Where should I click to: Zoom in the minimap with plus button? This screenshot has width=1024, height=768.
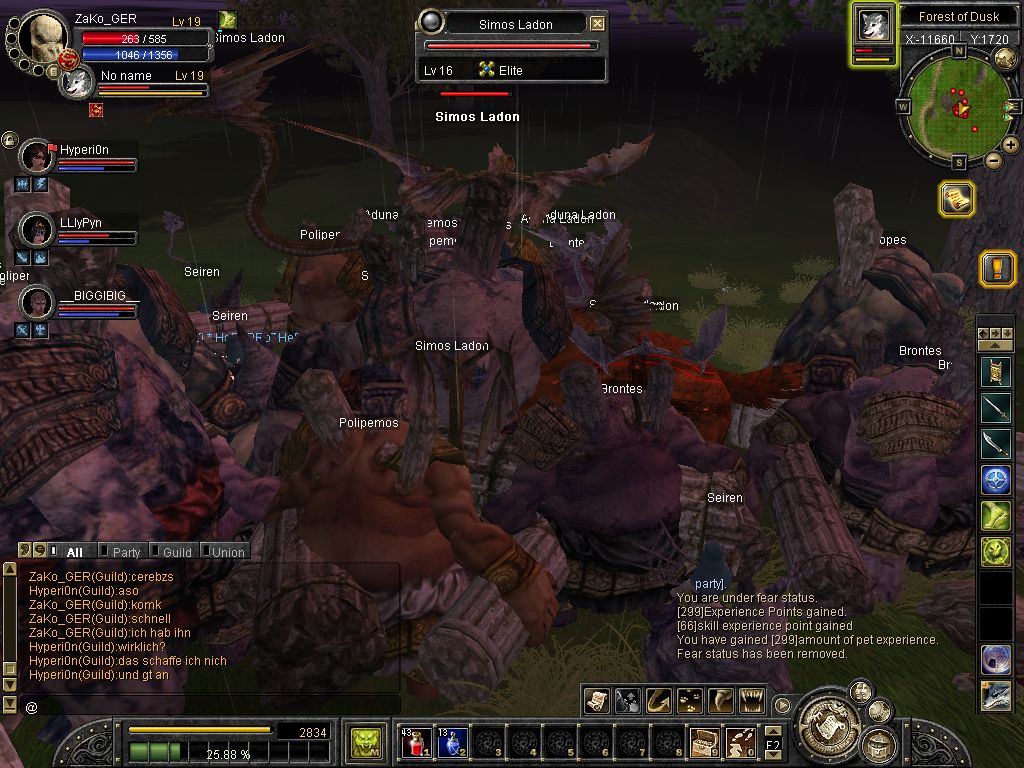[x=1011, y=145]
